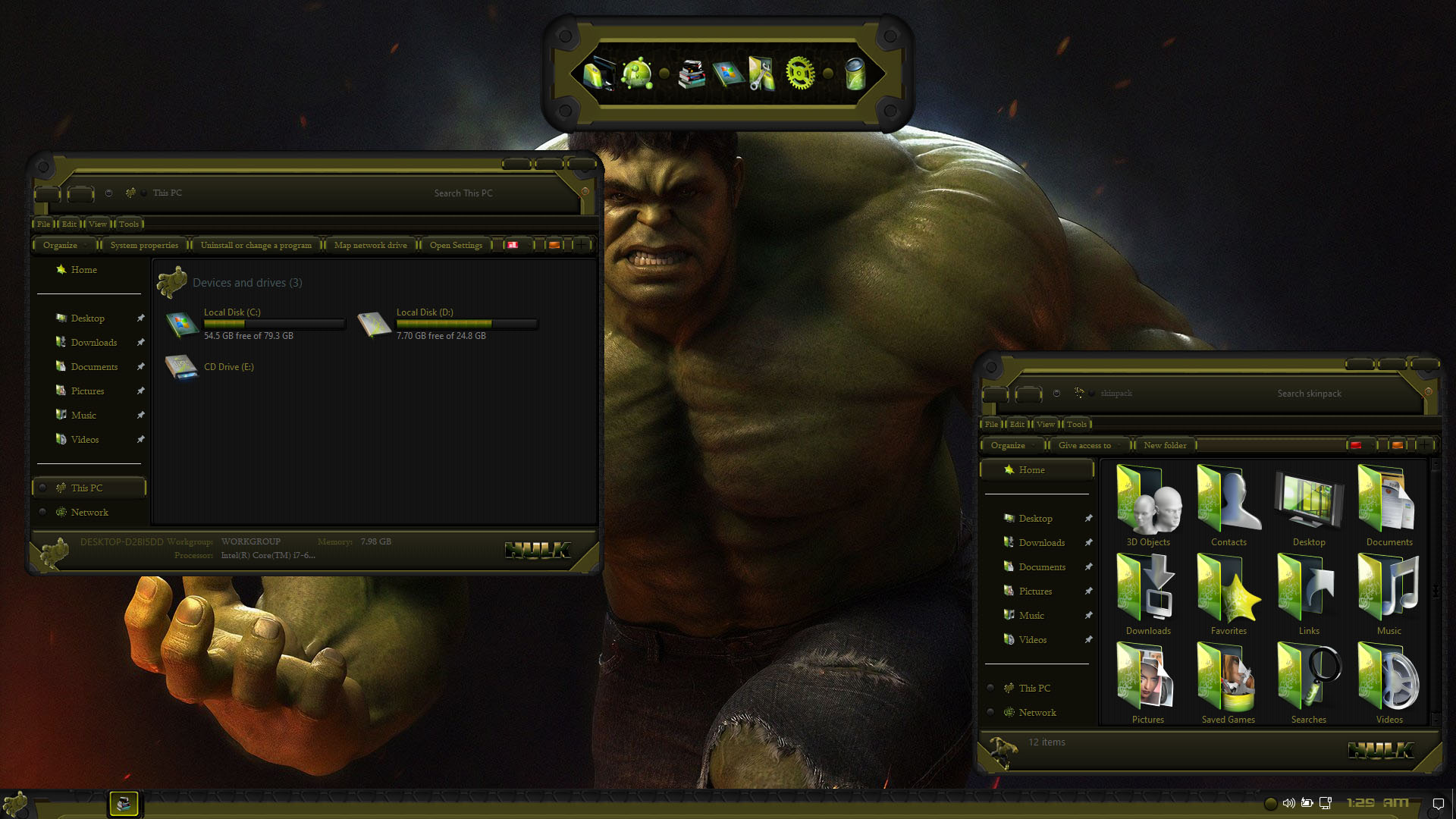Open the Give access to dropdown

coord(1085,445)
